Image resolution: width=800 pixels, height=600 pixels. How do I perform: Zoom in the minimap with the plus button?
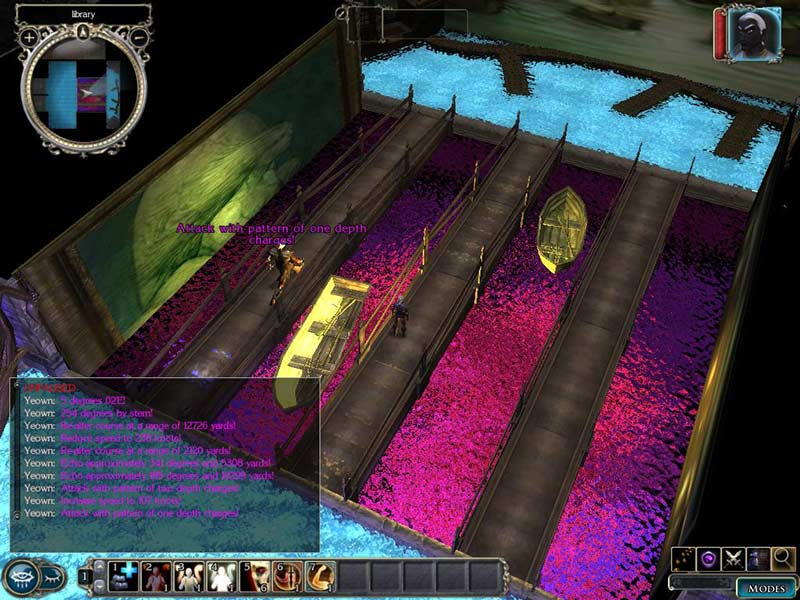point(29,37)
